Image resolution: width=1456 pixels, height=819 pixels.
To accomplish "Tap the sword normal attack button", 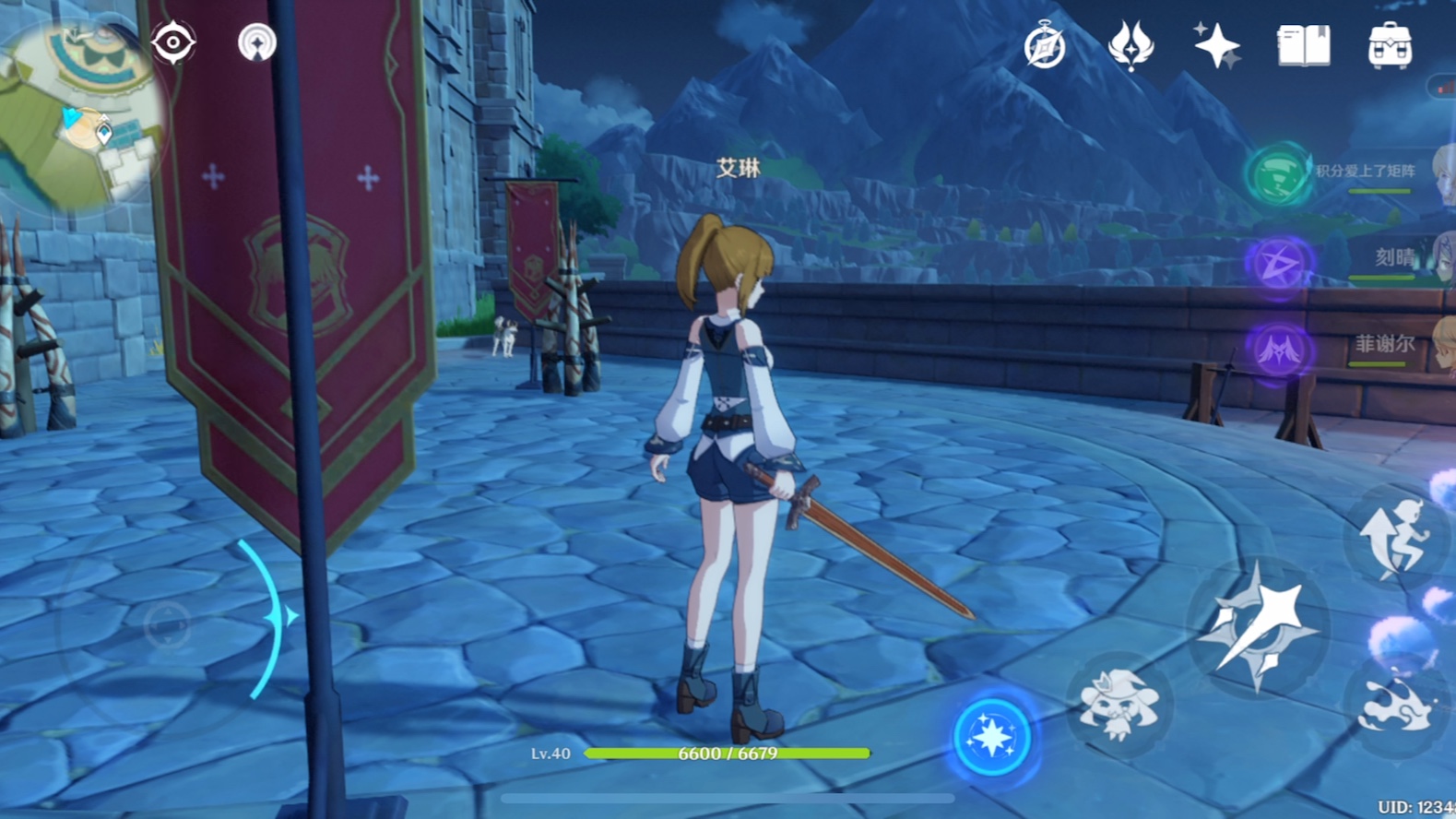I will pos(1259,627).
